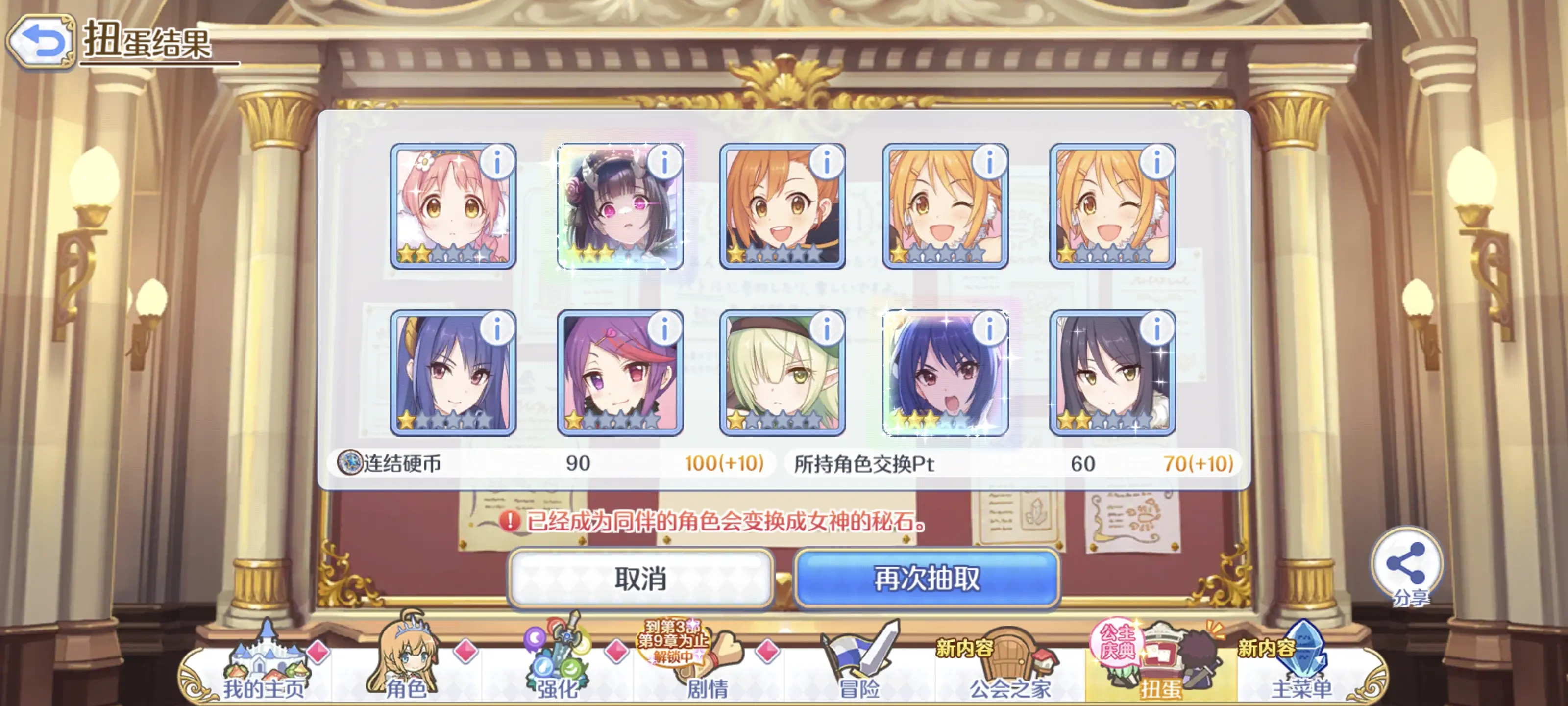Open the 强化 enhance tab
Screen dimensions: 1568x706
pyautogui.click(x=556, y=668)
